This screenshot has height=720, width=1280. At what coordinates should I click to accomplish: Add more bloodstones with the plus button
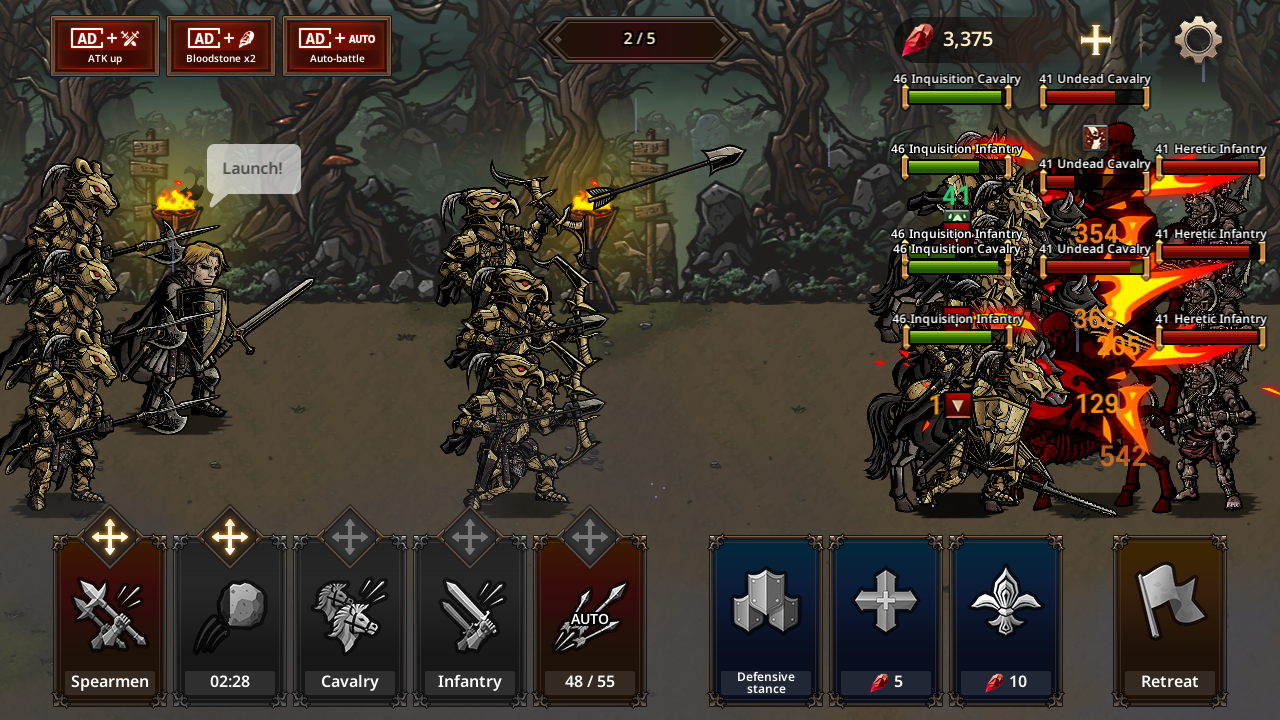tap(1096, 40)
